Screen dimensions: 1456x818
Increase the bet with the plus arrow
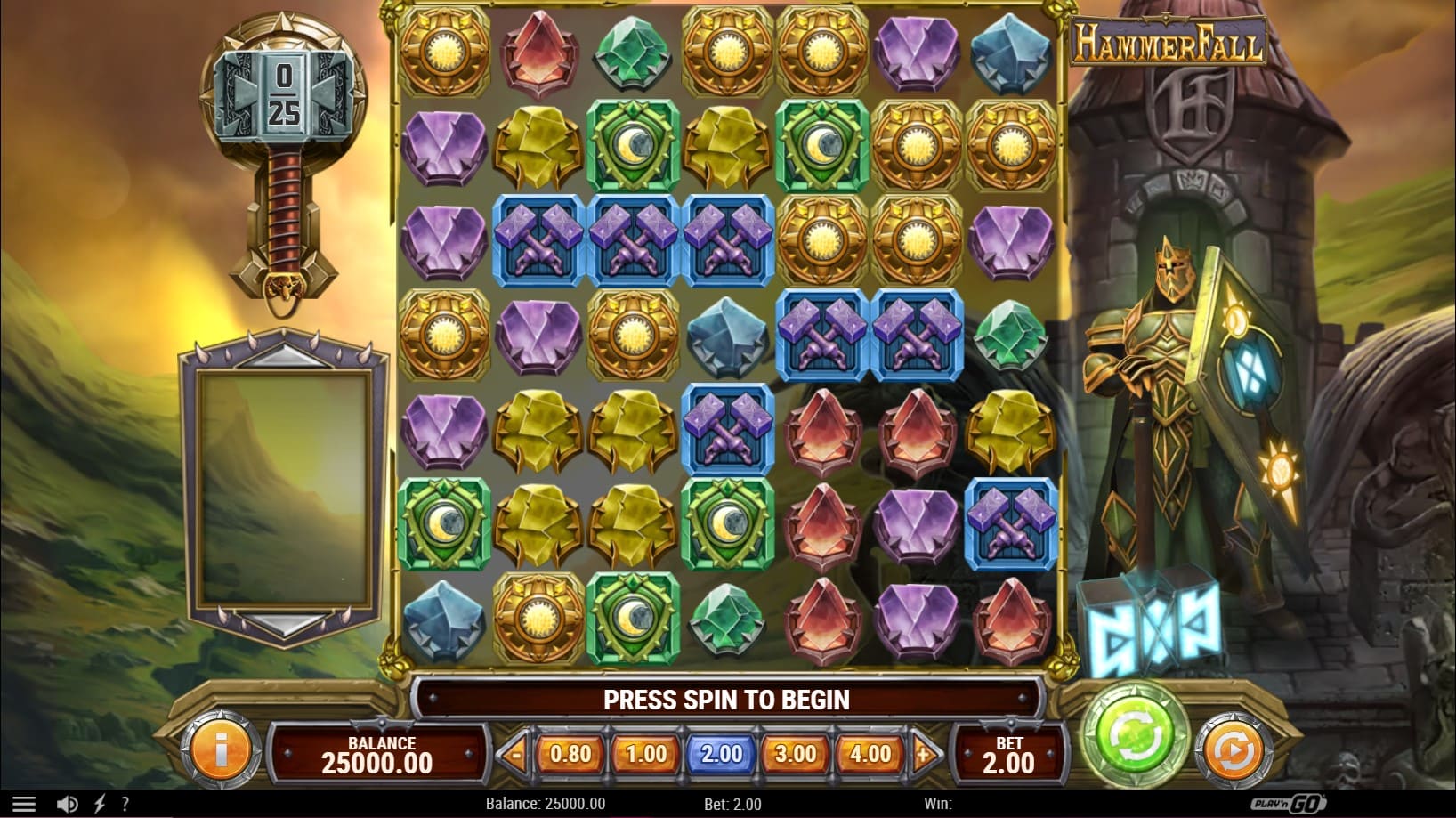click(925, 755)
